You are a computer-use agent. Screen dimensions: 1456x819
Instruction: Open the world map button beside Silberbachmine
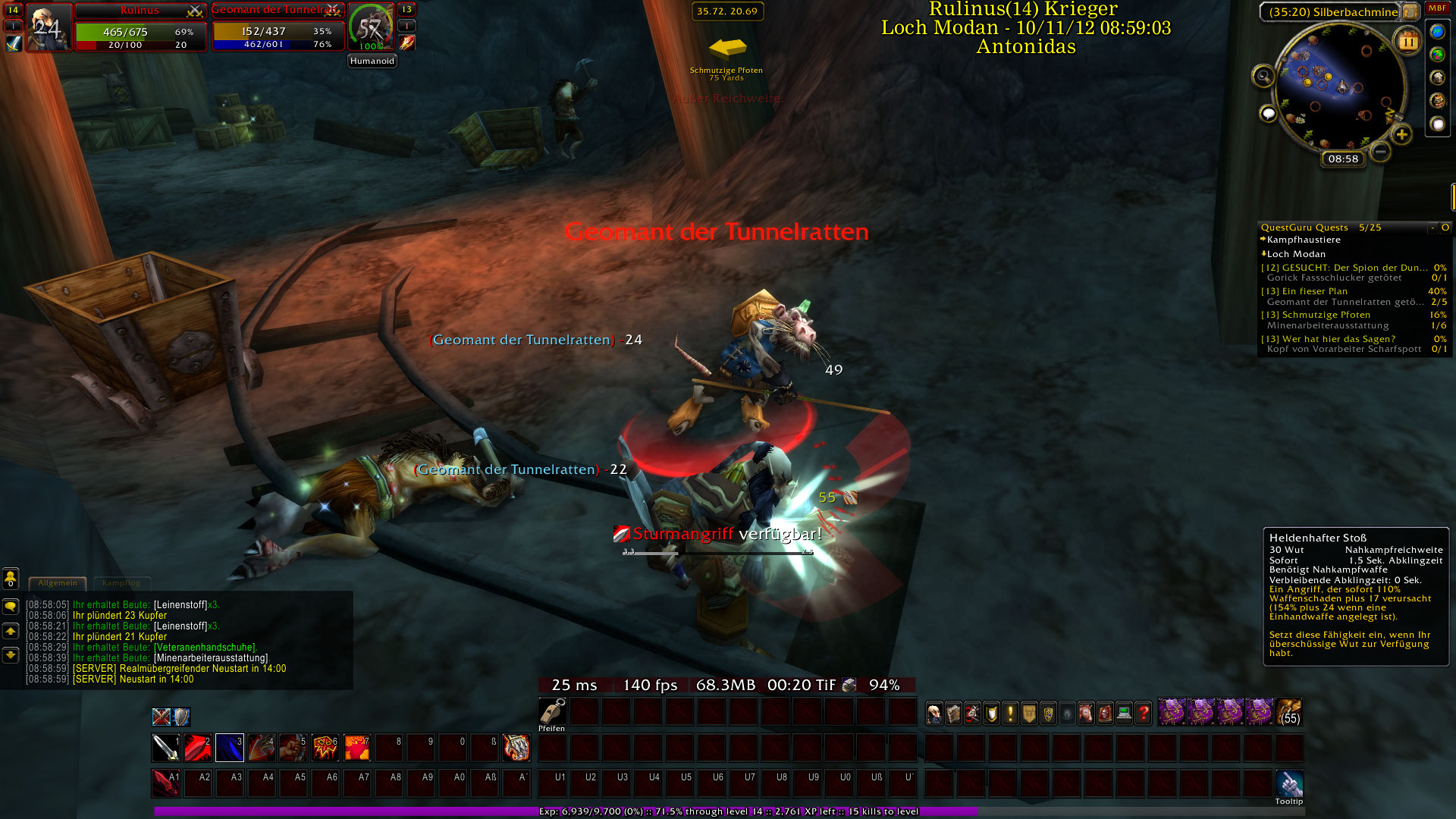pos(1410,11)
